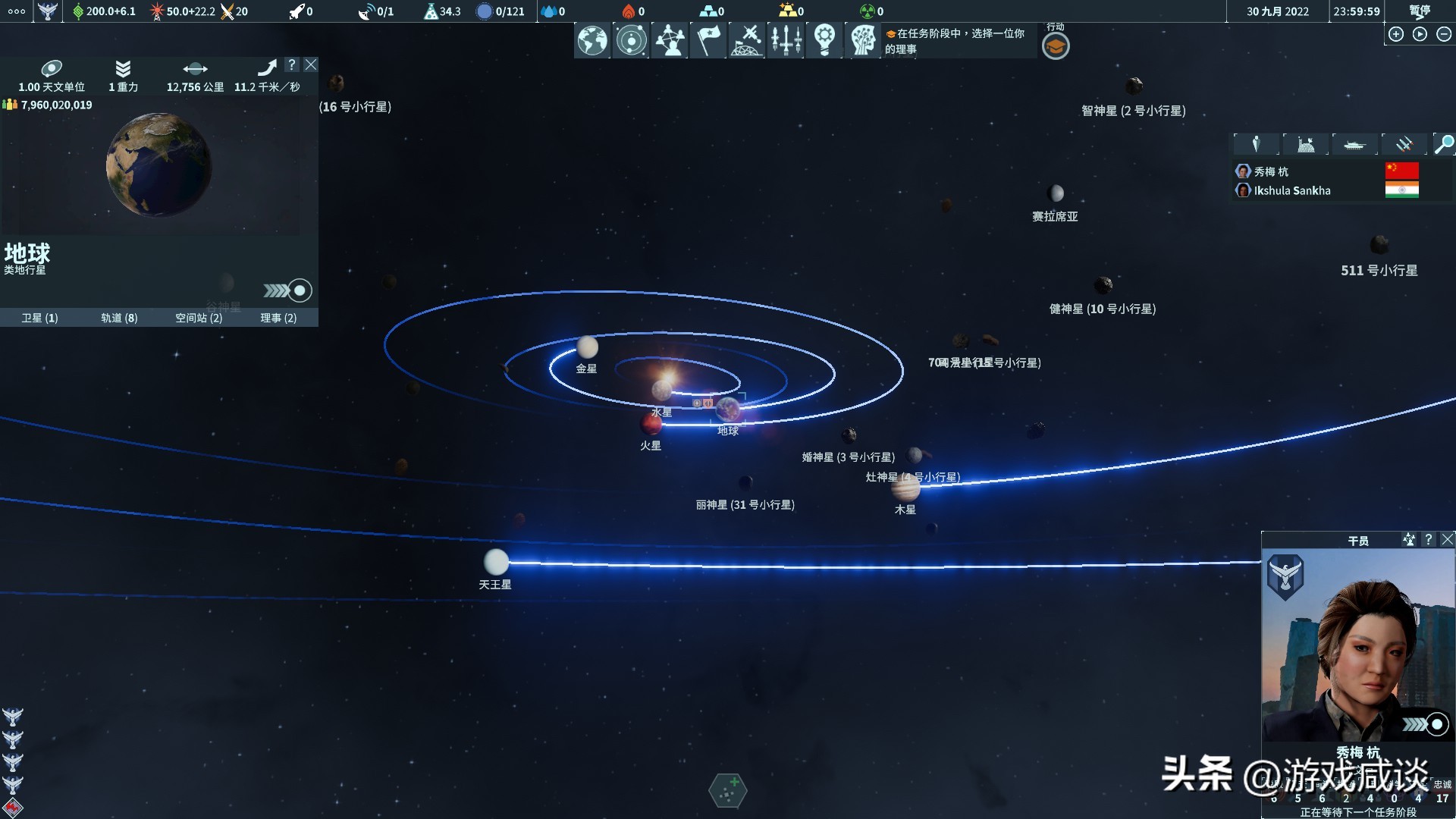Toggle the councilor filter in right panel
The width and height of the screenshot is (1456, 819).
click(1255, 144)
